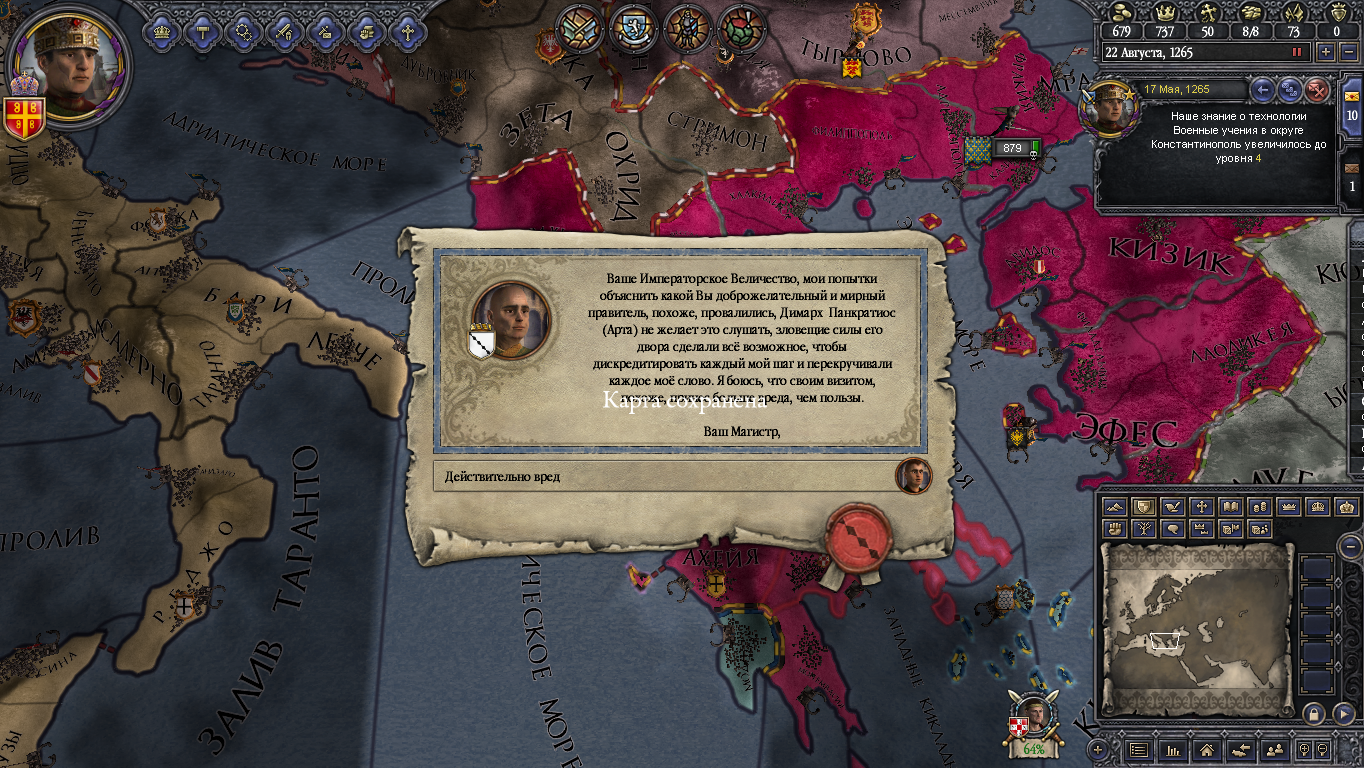Open the crown icon tab in the top bar

pos(162,31)
